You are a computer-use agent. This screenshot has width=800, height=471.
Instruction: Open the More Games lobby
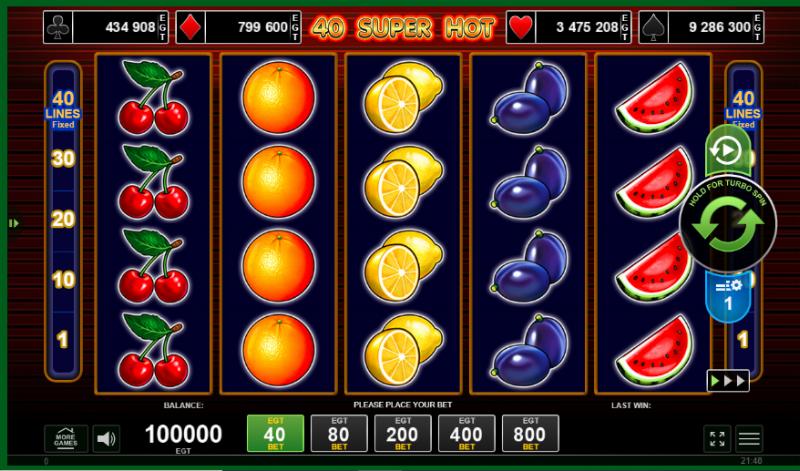pos(66,438)
